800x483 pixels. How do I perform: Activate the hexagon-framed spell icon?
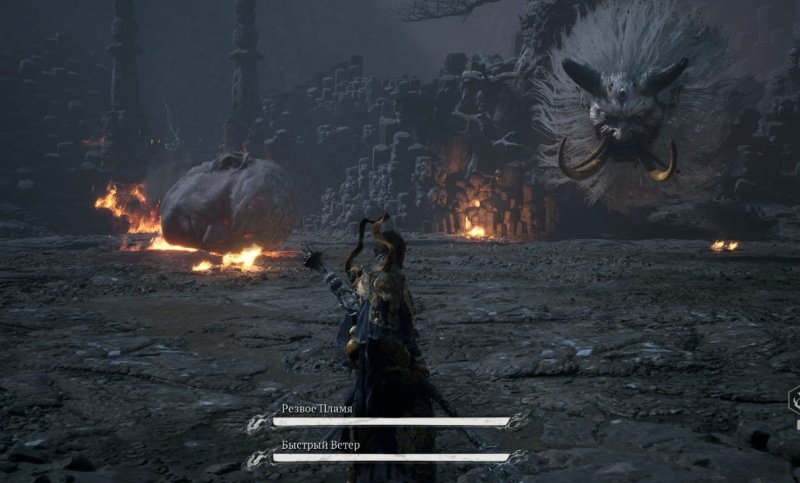[794, 404]
